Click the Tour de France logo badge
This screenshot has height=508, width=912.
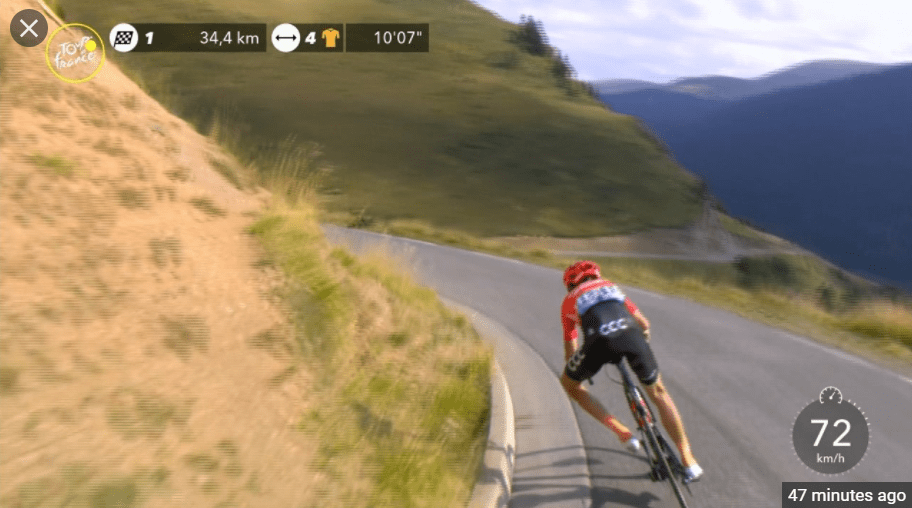coord(75,53)
